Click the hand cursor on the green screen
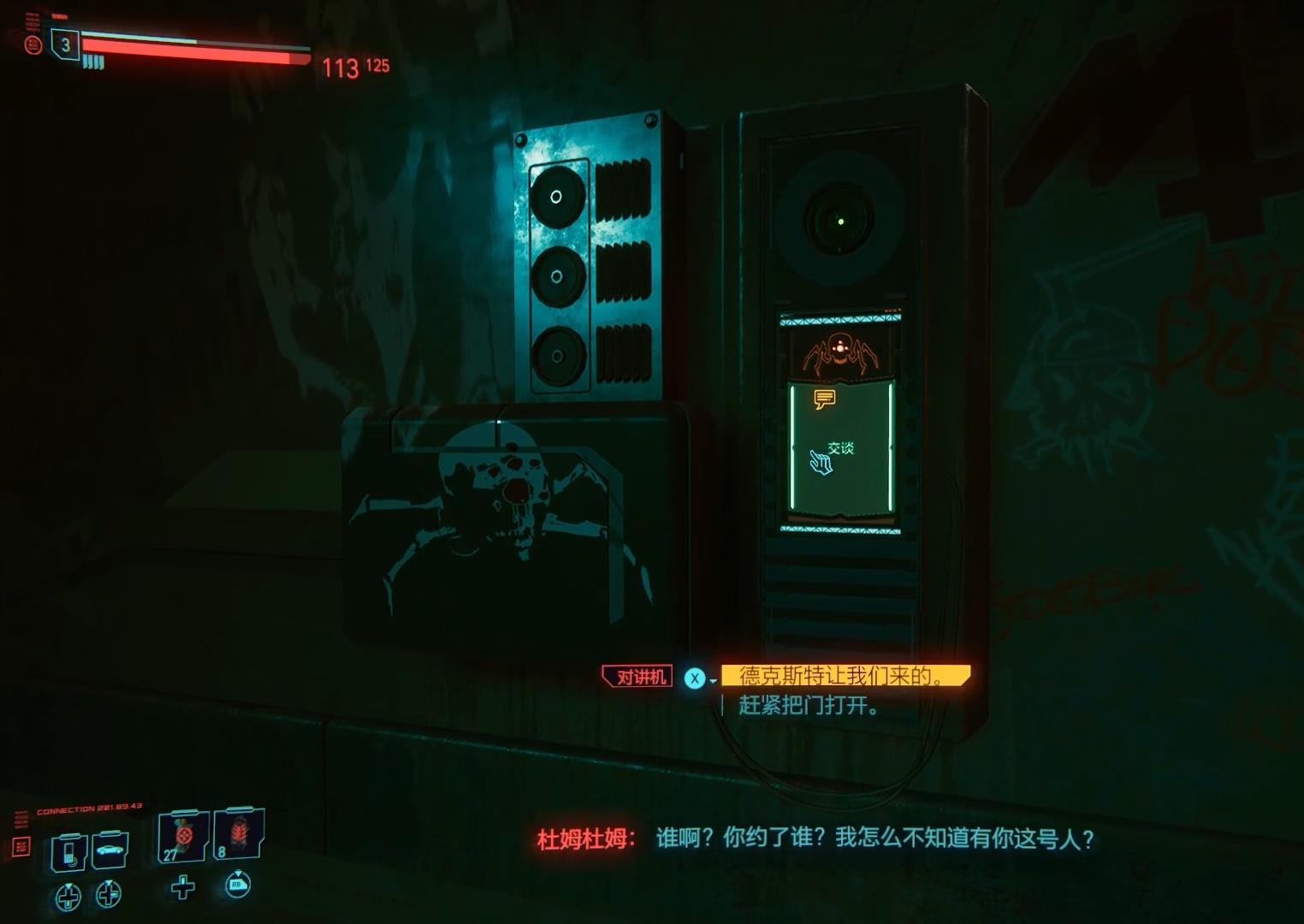 pyautogui.click(x=822, y=462)
